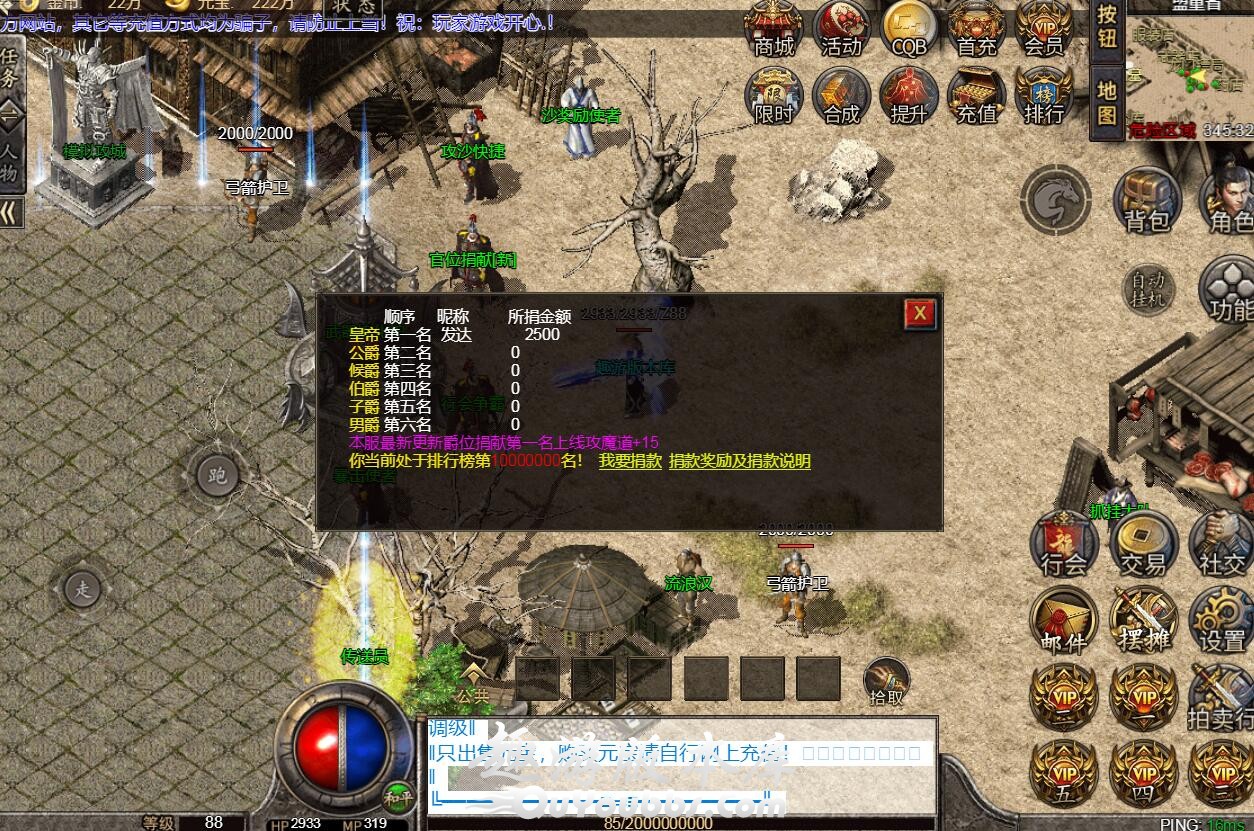This screenshot has height=831, width=1254.
Task: Open the 活动 events icon
Action: pos(842,29)
